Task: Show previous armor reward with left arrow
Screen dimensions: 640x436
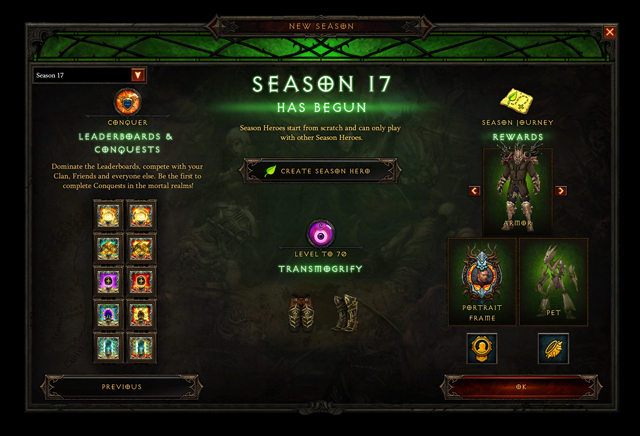Action: pos(475,191)
